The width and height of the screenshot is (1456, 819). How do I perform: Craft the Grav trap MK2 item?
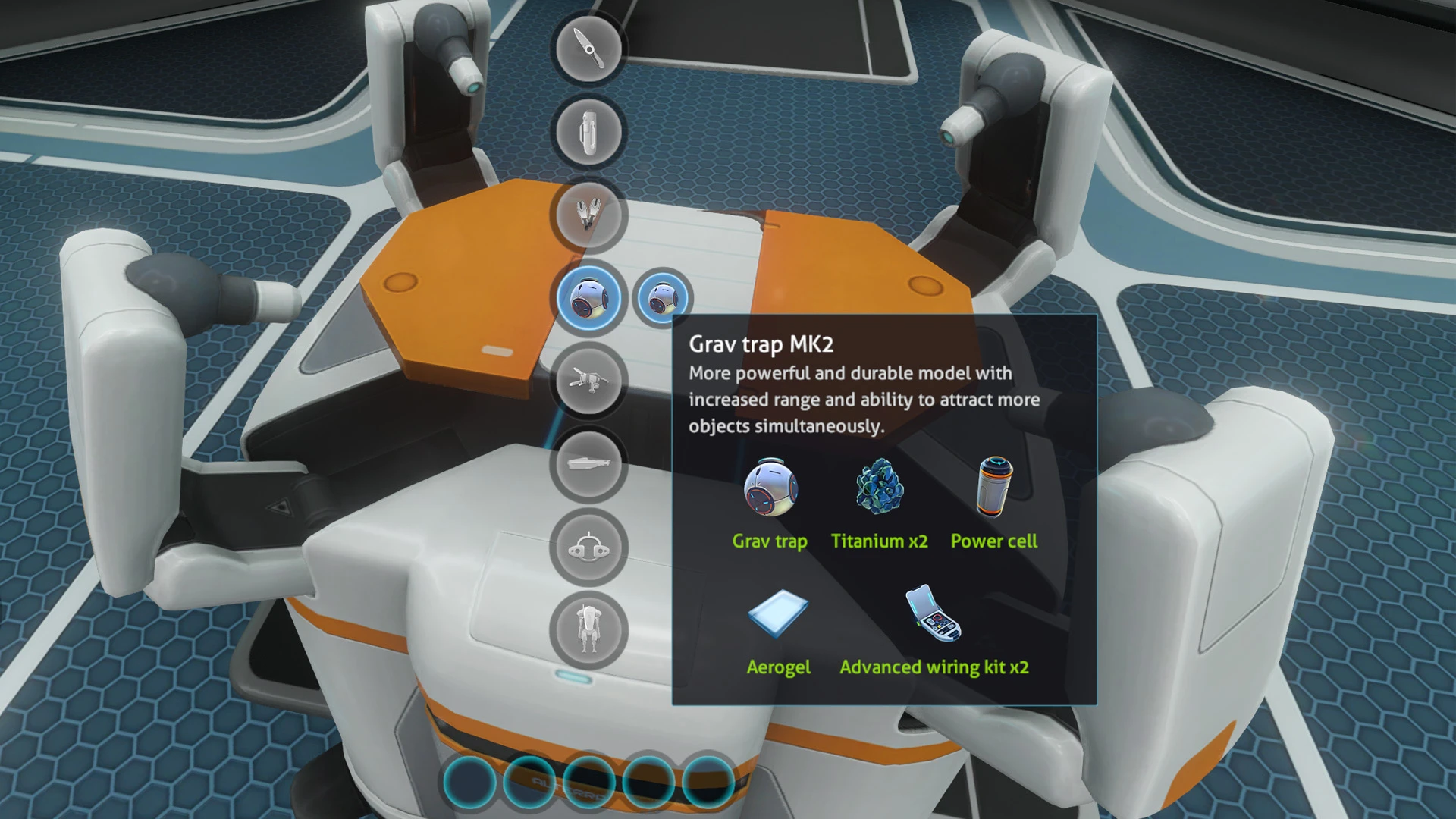(662, 299)
